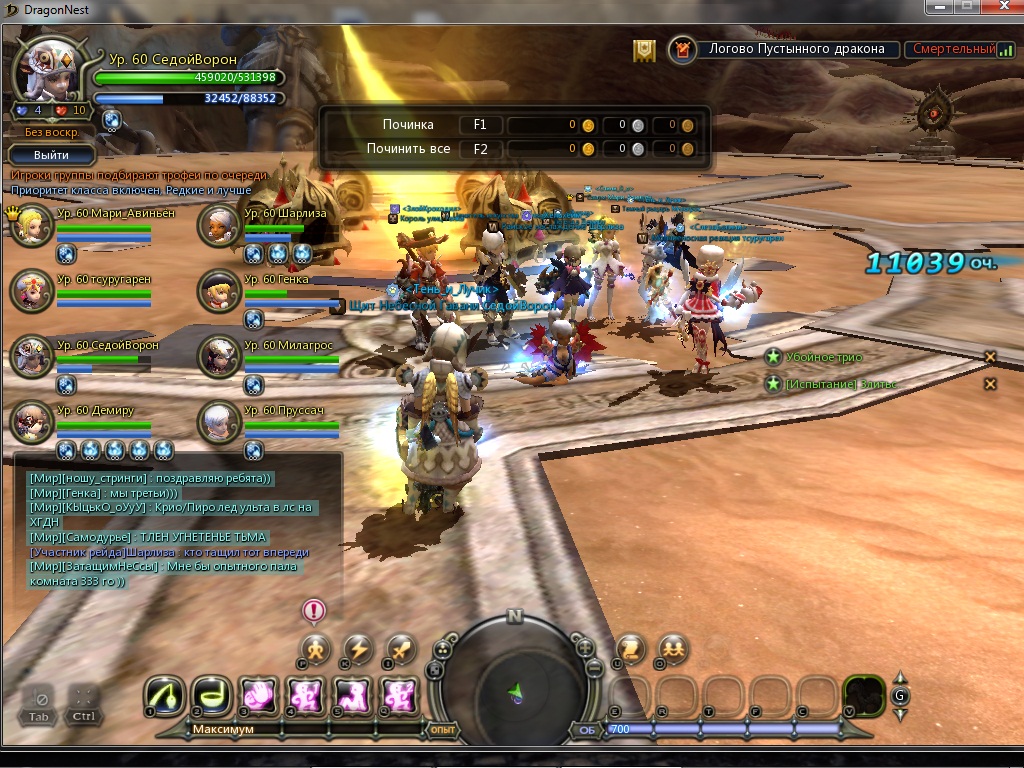The image size is (1024, 768).
Task: Select party member Мари_Авиньен's portrait
Action: coord(31,226)
